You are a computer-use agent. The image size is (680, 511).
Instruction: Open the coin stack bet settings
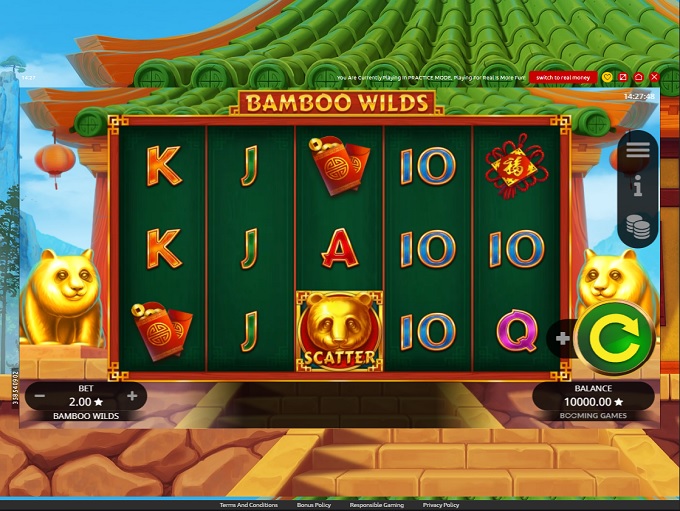coord(638,225)
